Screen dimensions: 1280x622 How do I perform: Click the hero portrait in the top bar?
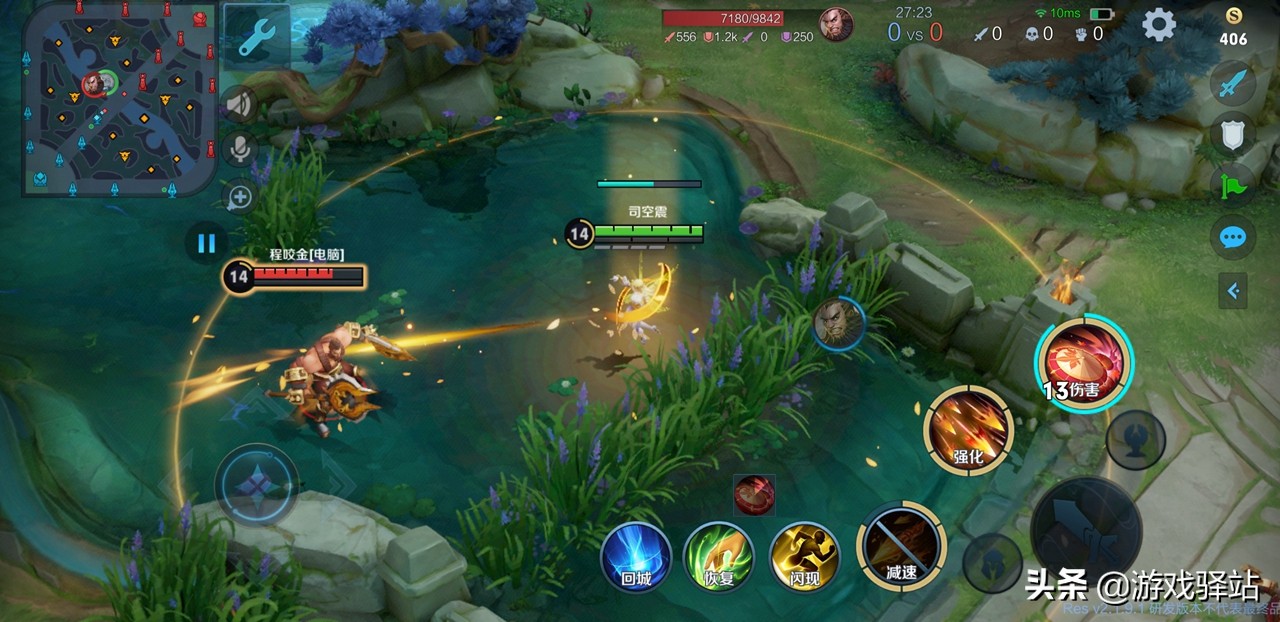836,24
